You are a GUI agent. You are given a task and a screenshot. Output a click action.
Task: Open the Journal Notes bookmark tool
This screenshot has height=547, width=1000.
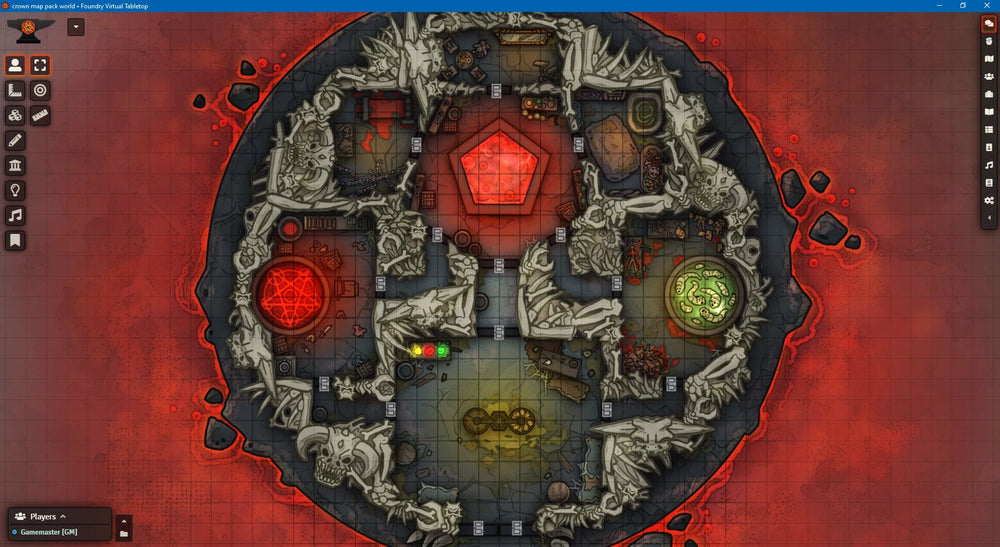point(15,241)
